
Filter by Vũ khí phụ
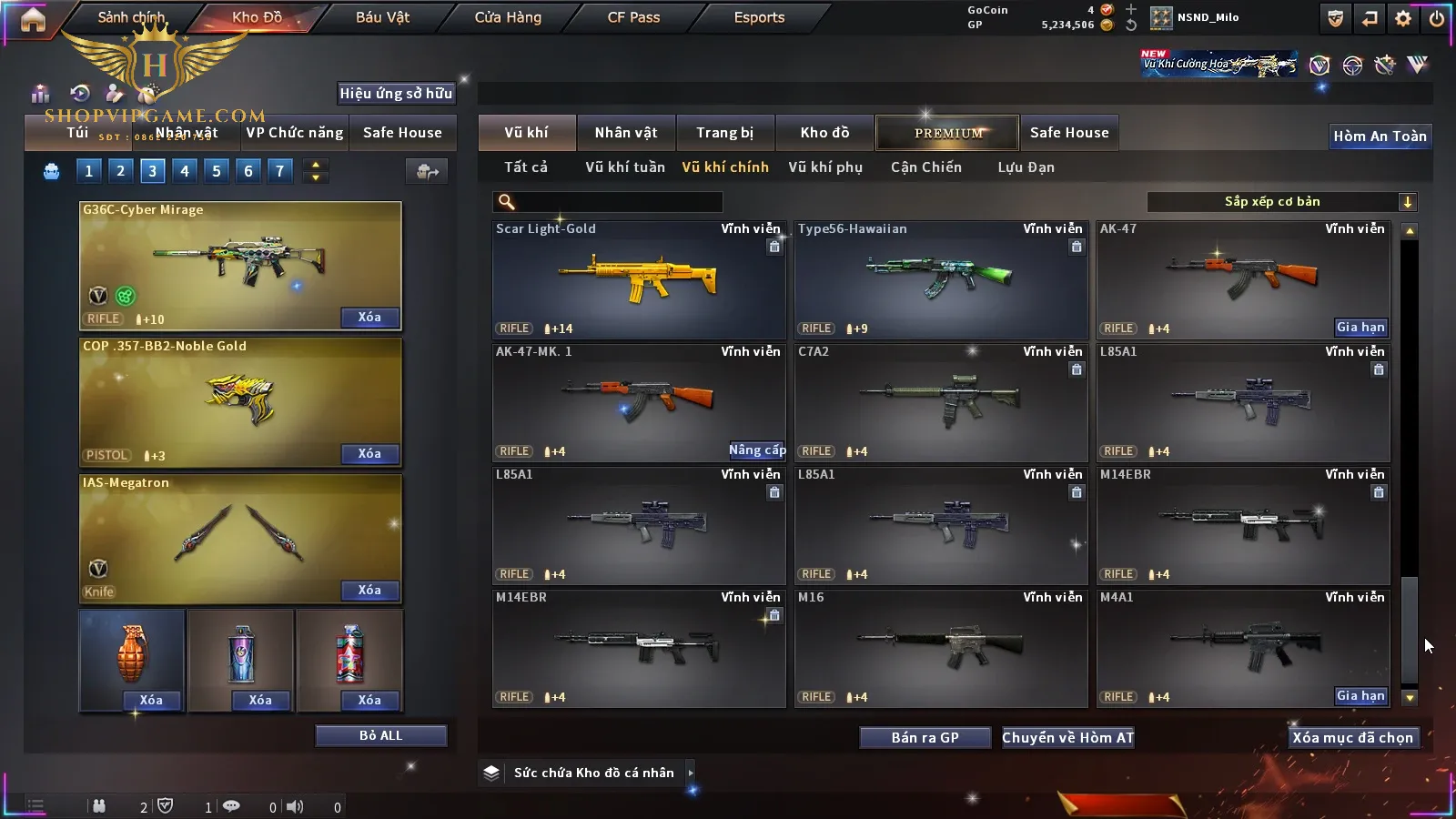tap(824, 167)
